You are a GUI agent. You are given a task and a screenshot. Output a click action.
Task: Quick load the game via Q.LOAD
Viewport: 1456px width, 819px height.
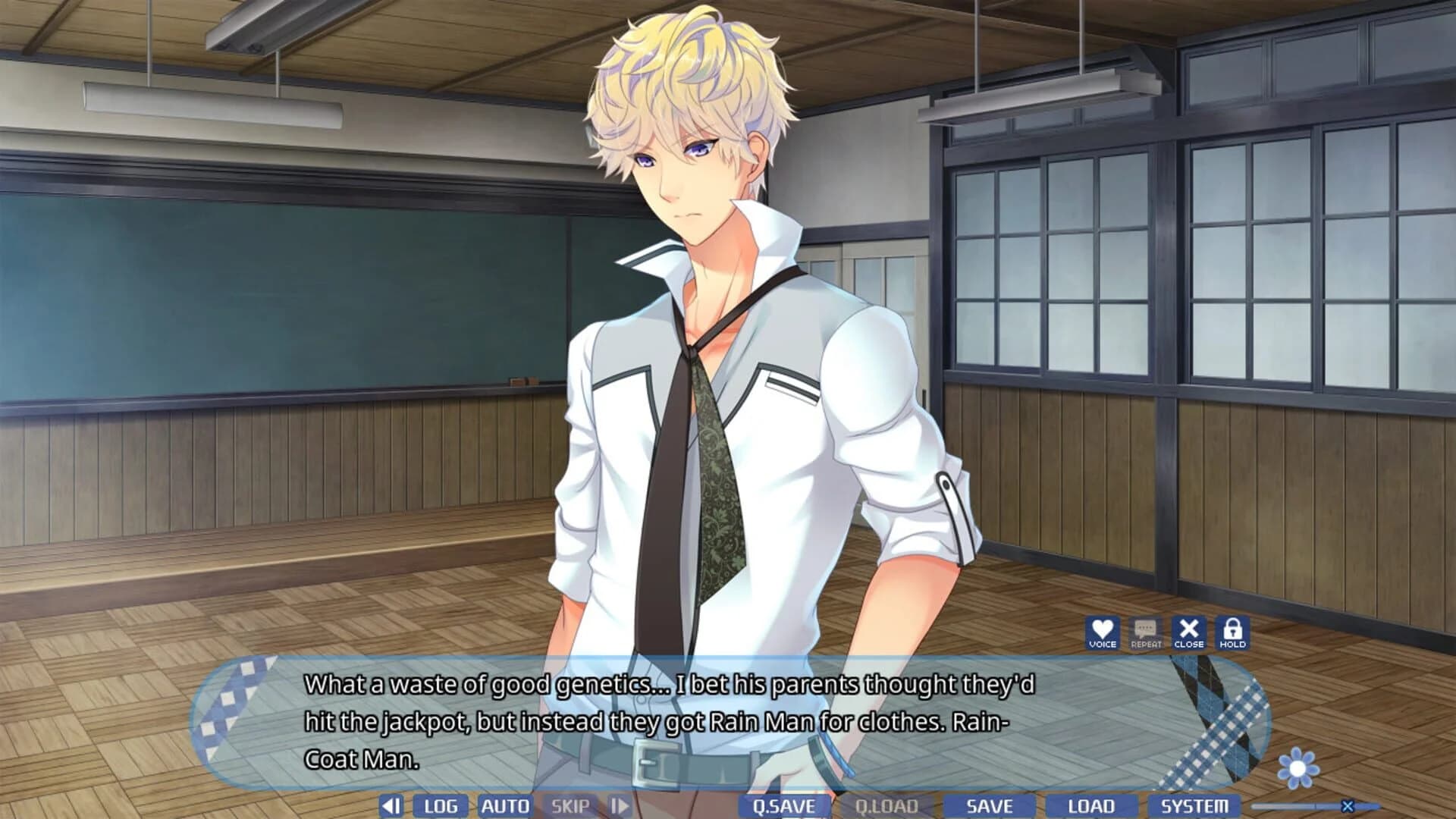coord(886,806)
